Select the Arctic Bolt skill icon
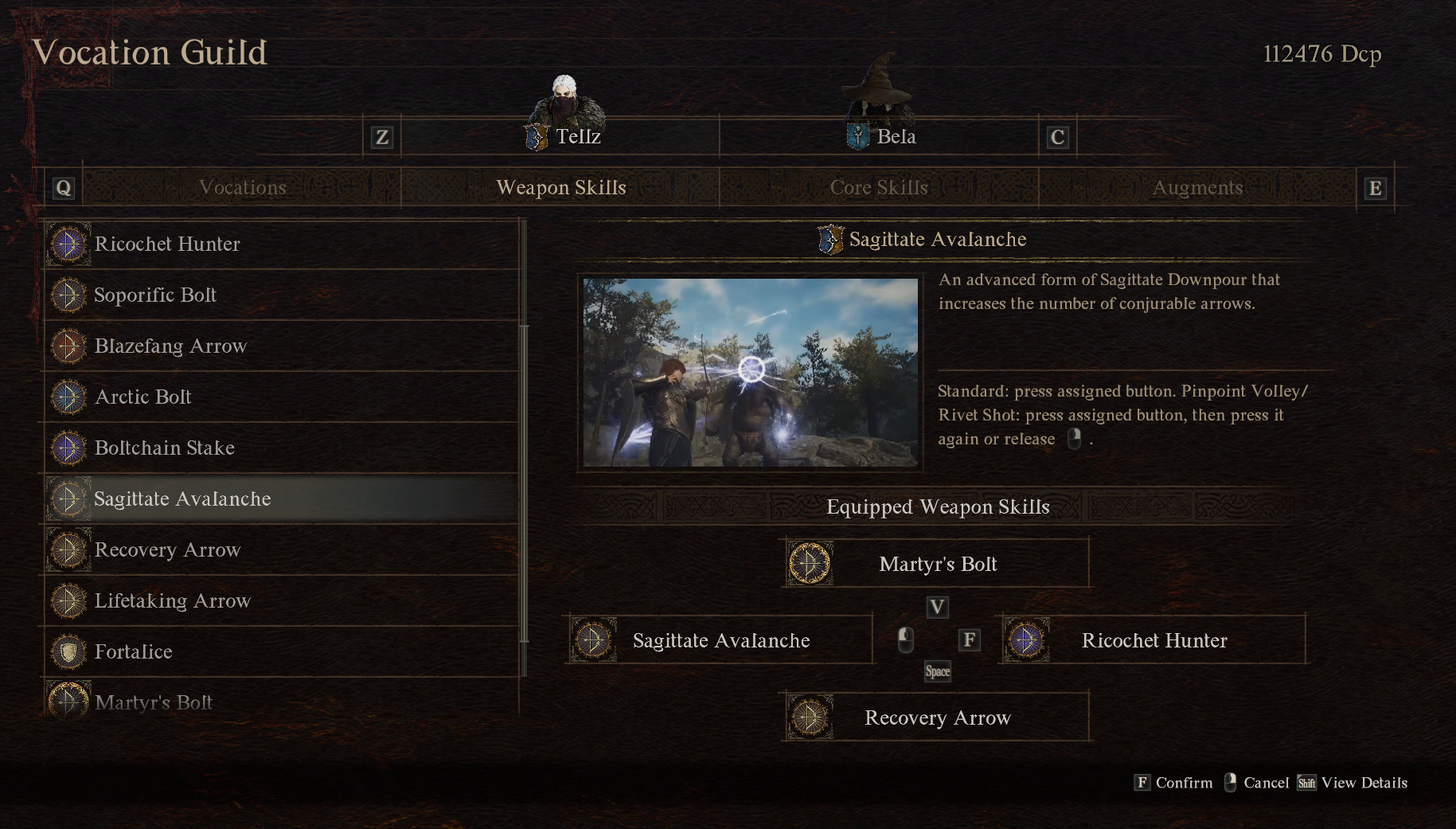The height and width of the screenshot is (829, 1456). tap(68, 397)
